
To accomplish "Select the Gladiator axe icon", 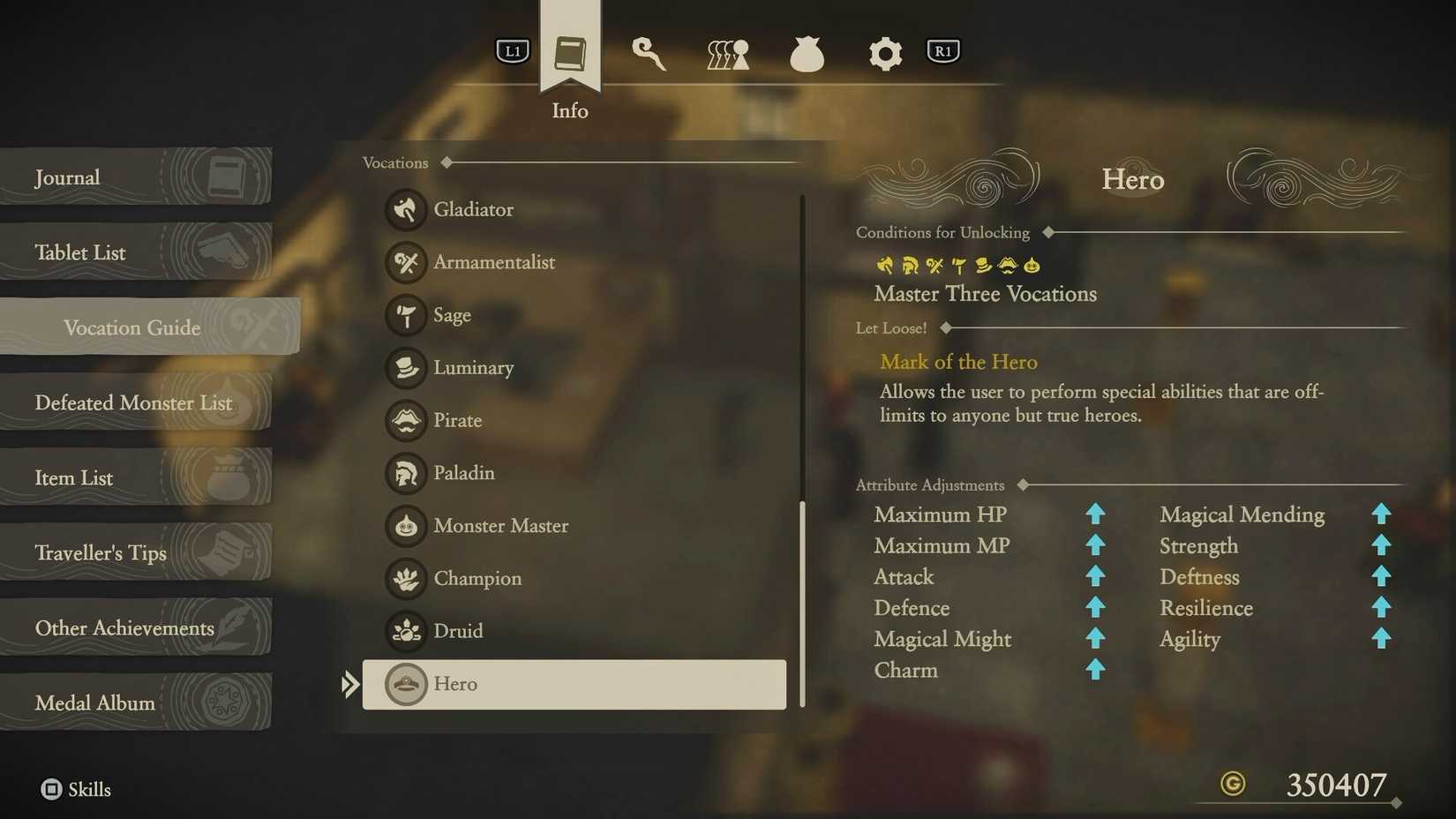I will (405, 210).
